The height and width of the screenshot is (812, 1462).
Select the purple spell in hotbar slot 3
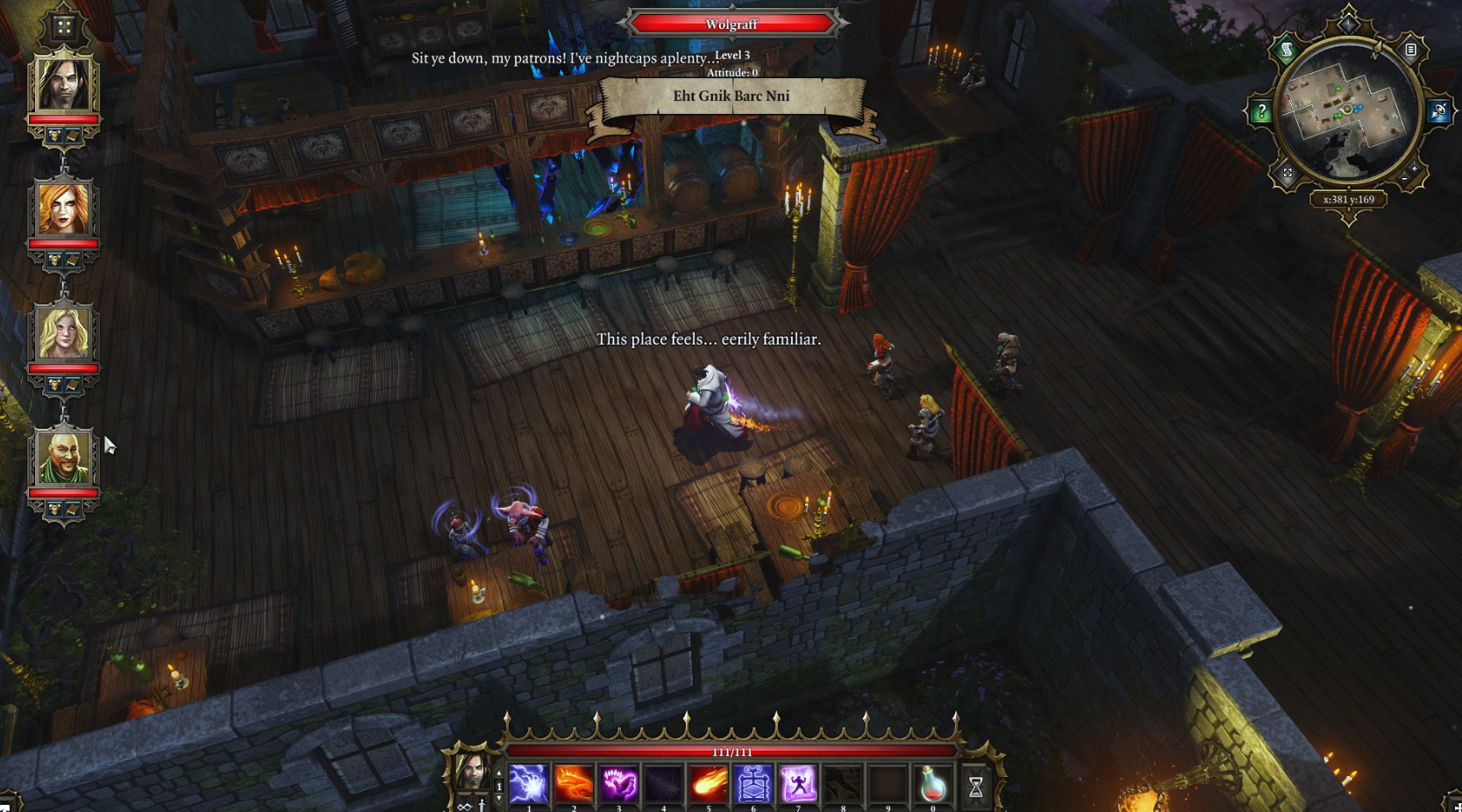619,783
